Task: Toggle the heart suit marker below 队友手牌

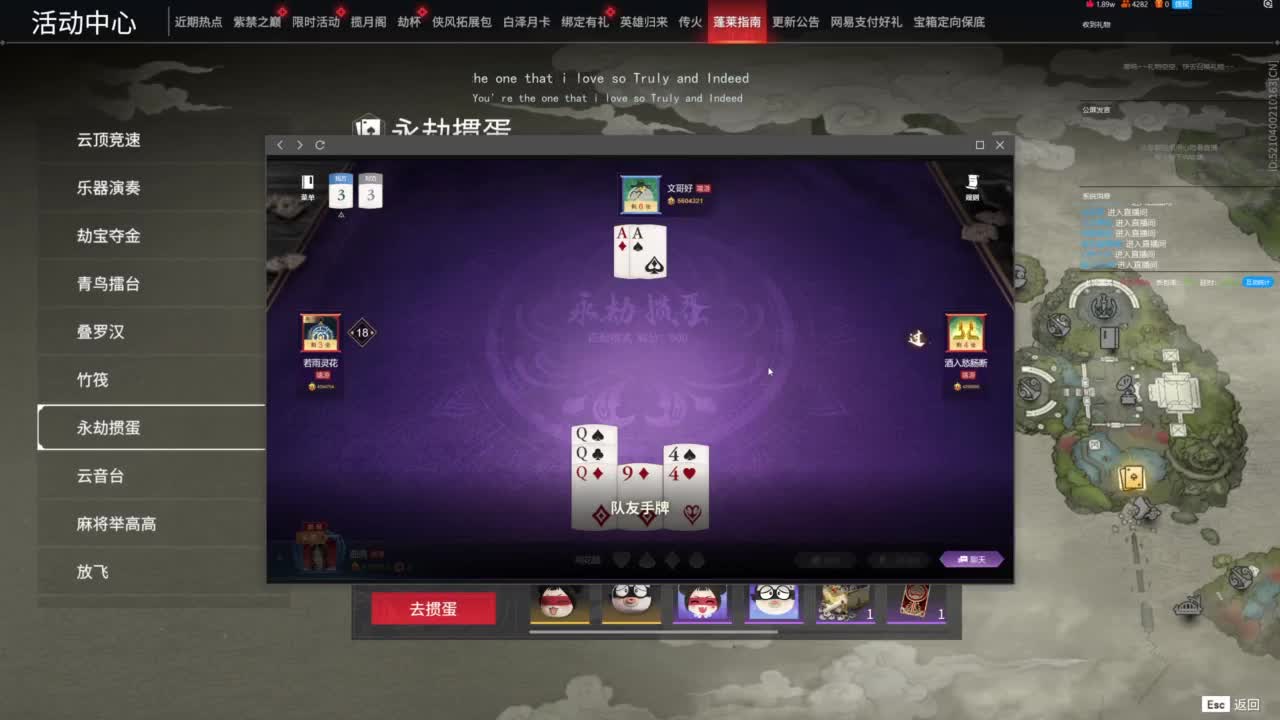Action: click(x=620, y=560)
